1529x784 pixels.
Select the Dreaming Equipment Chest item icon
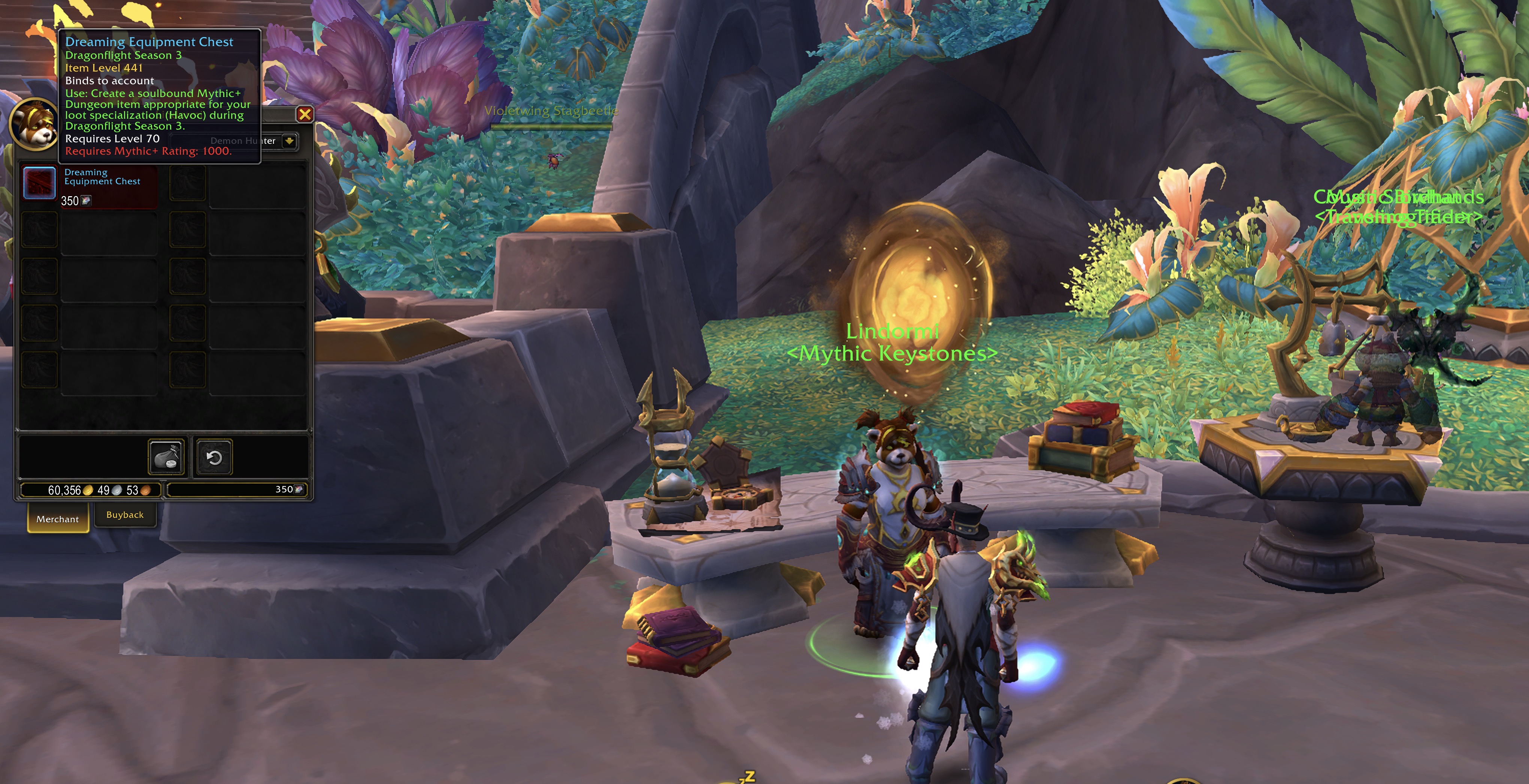pyautogui.click(x=39, y=183)
